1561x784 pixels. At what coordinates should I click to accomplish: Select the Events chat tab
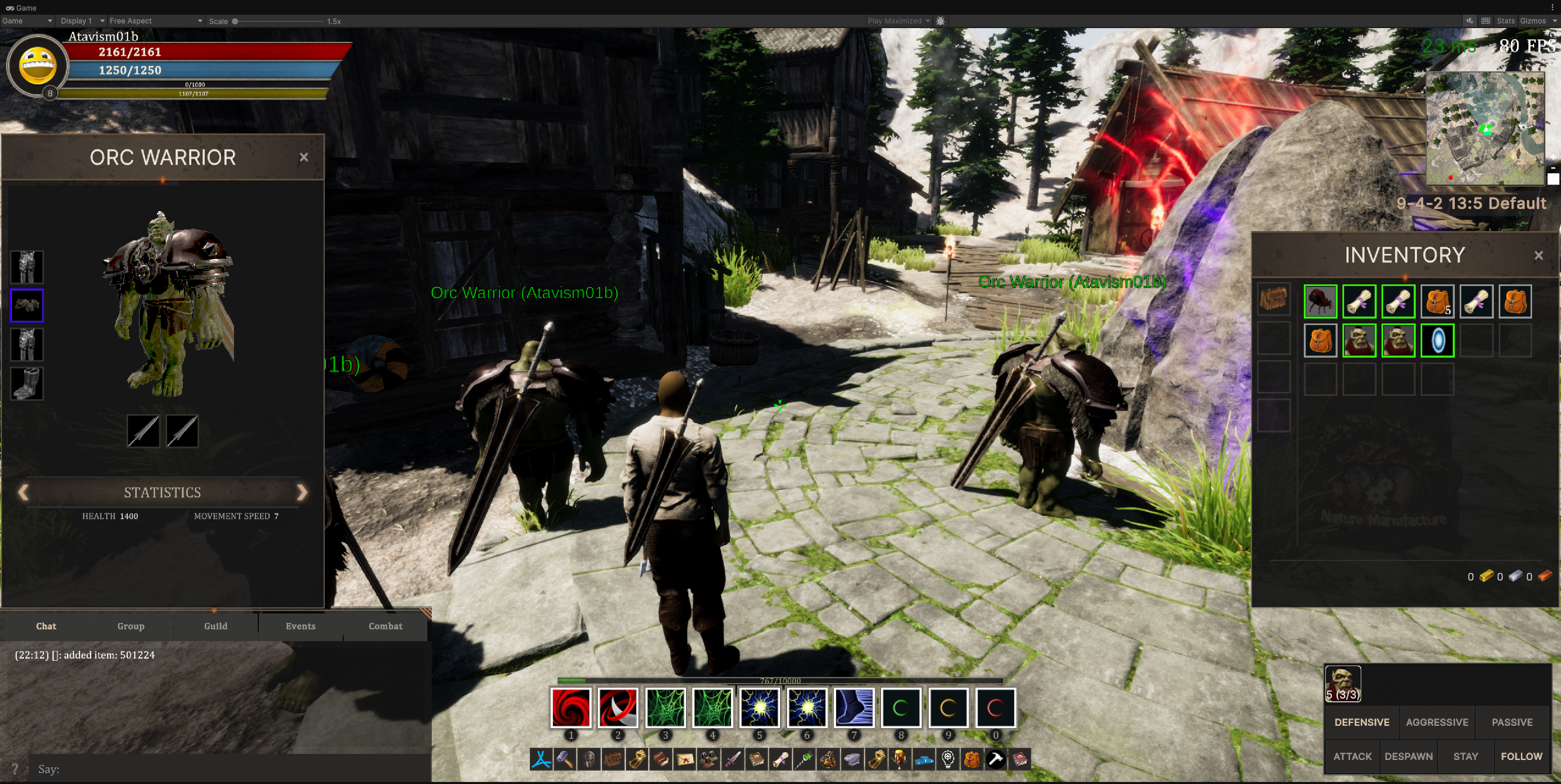301,626
